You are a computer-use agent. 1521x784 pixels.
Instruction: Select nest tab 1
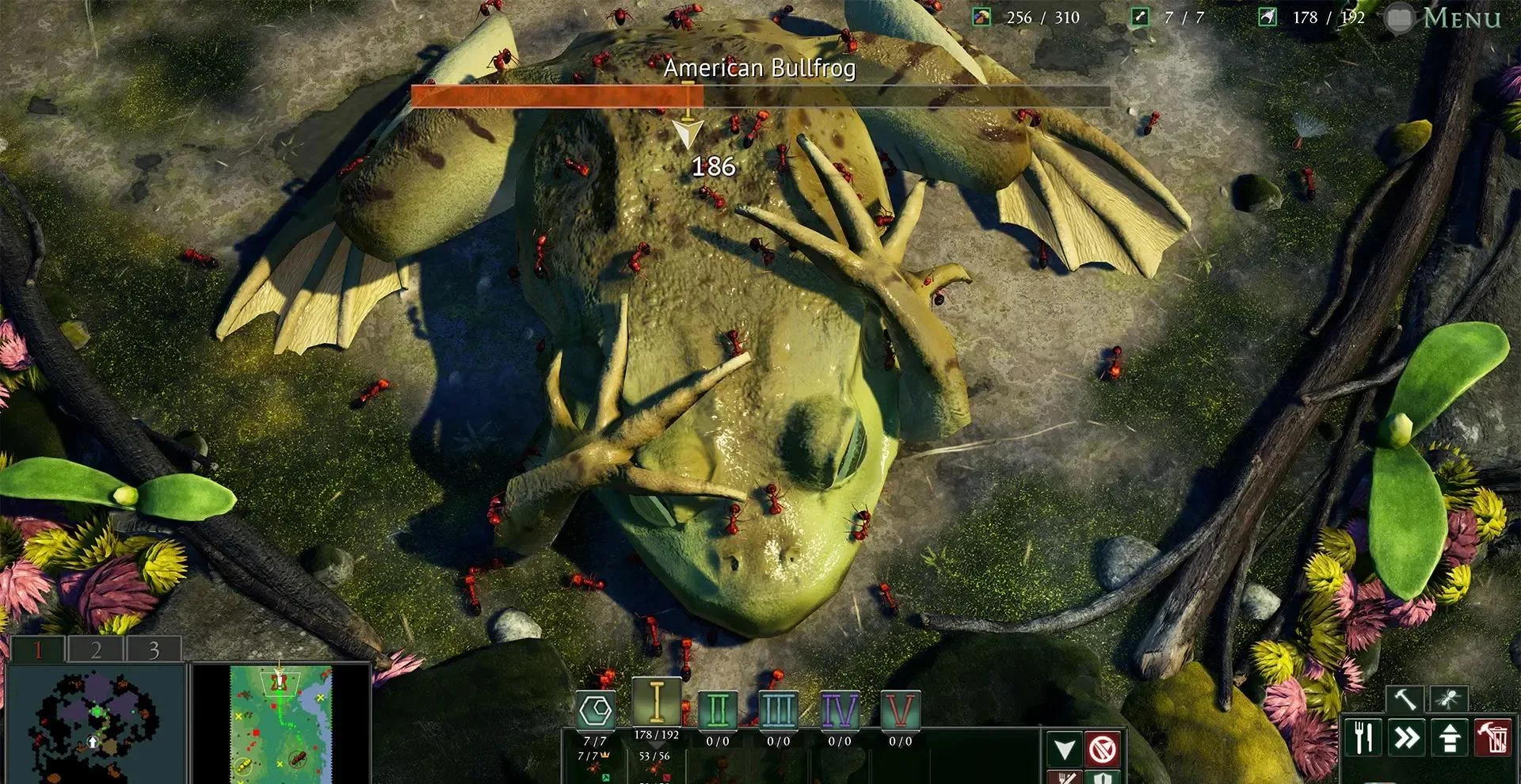[37, 649]
